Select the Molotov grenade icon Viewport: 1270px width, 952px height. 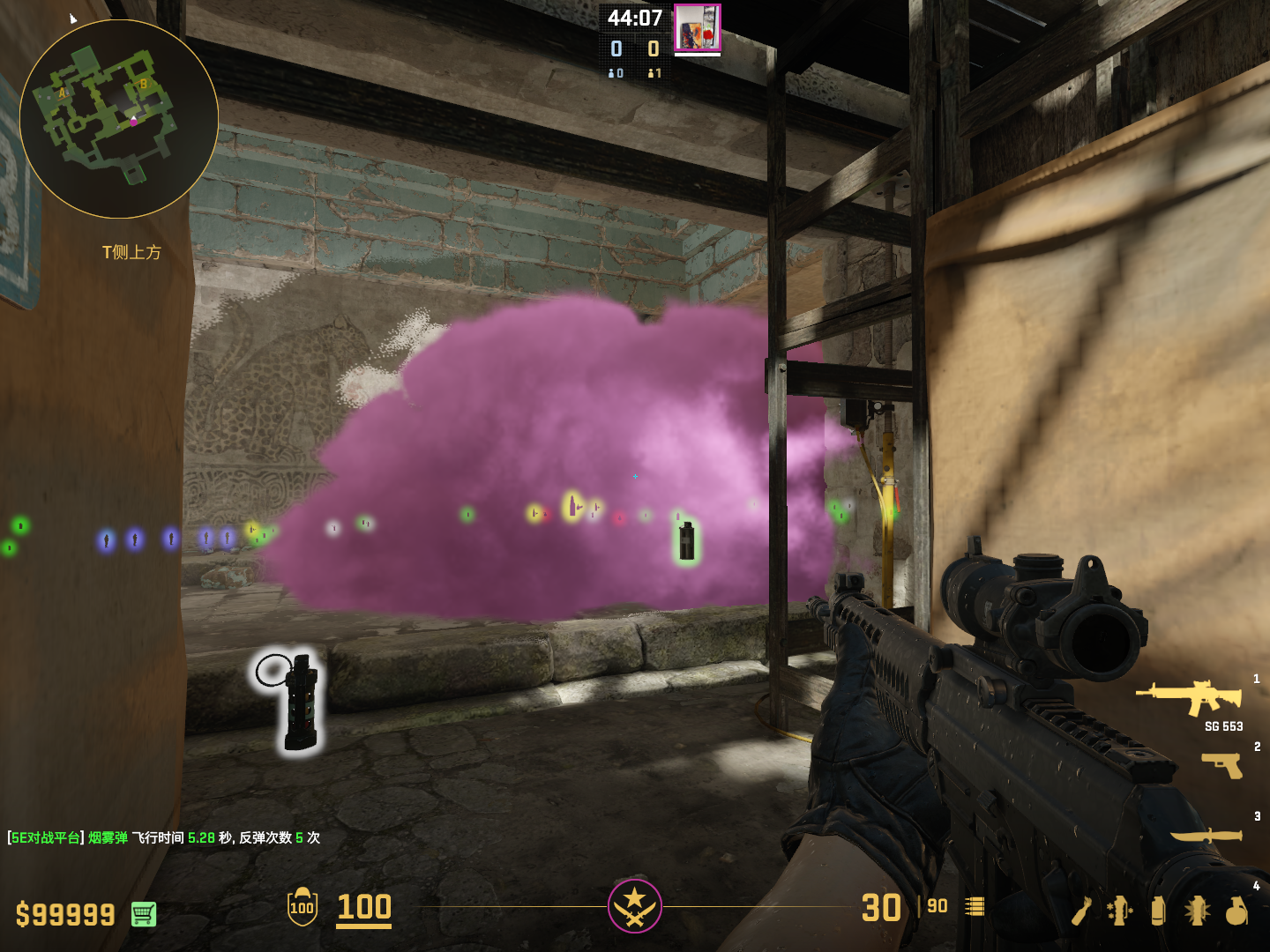pos(1082,911)
